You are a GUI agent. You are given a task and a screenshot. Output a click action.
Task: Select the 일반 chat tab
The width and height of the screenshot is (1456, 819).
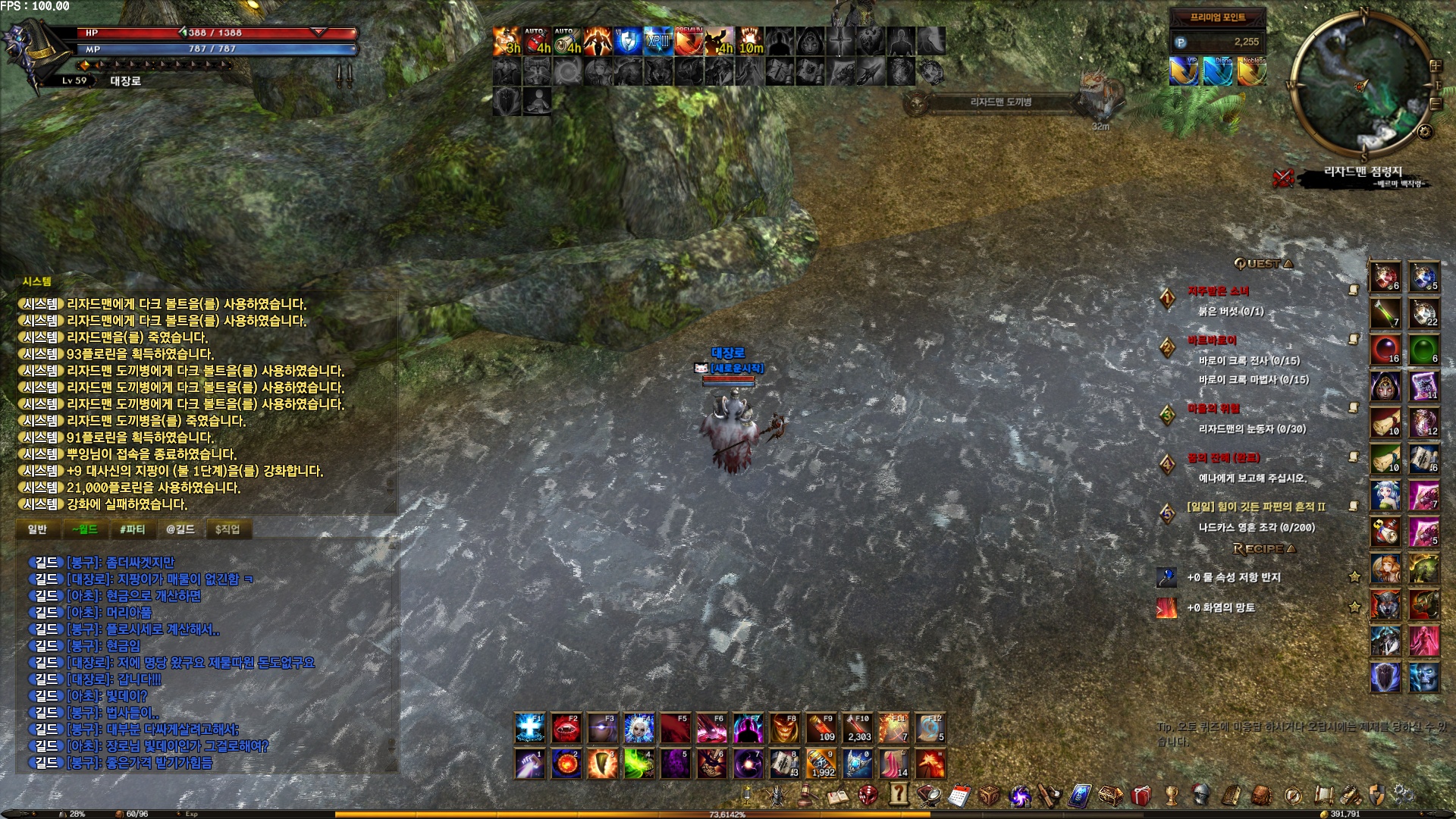click(x=37, y=529)
